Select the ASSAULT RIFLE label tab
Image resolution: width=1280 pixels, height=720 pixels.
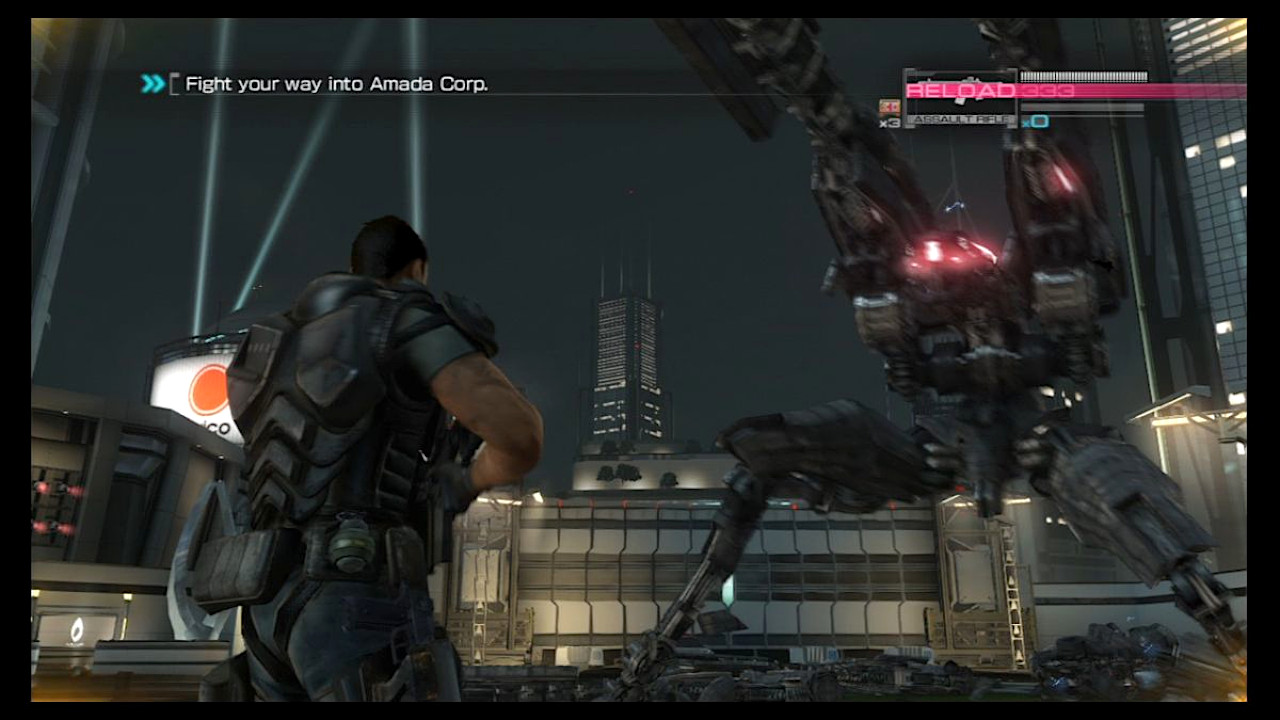[958, 118]
